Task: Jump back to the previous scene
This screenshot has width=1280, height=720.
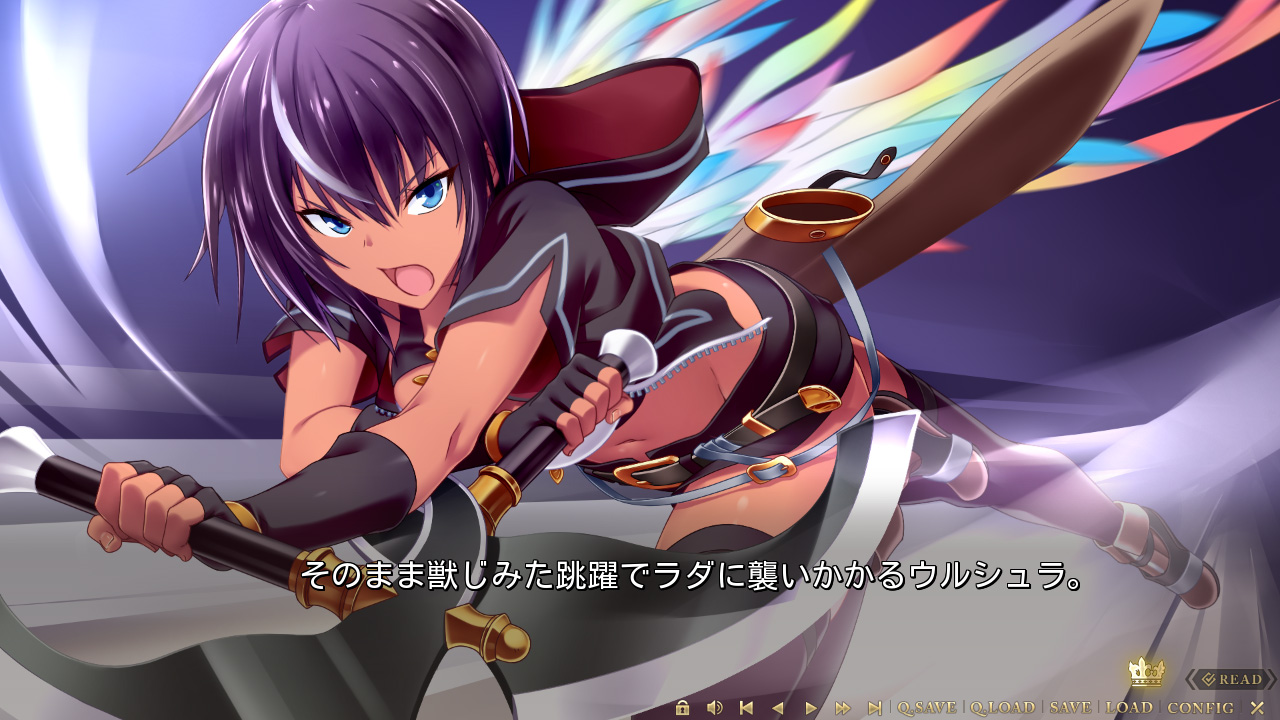Action: click(745, 708)
